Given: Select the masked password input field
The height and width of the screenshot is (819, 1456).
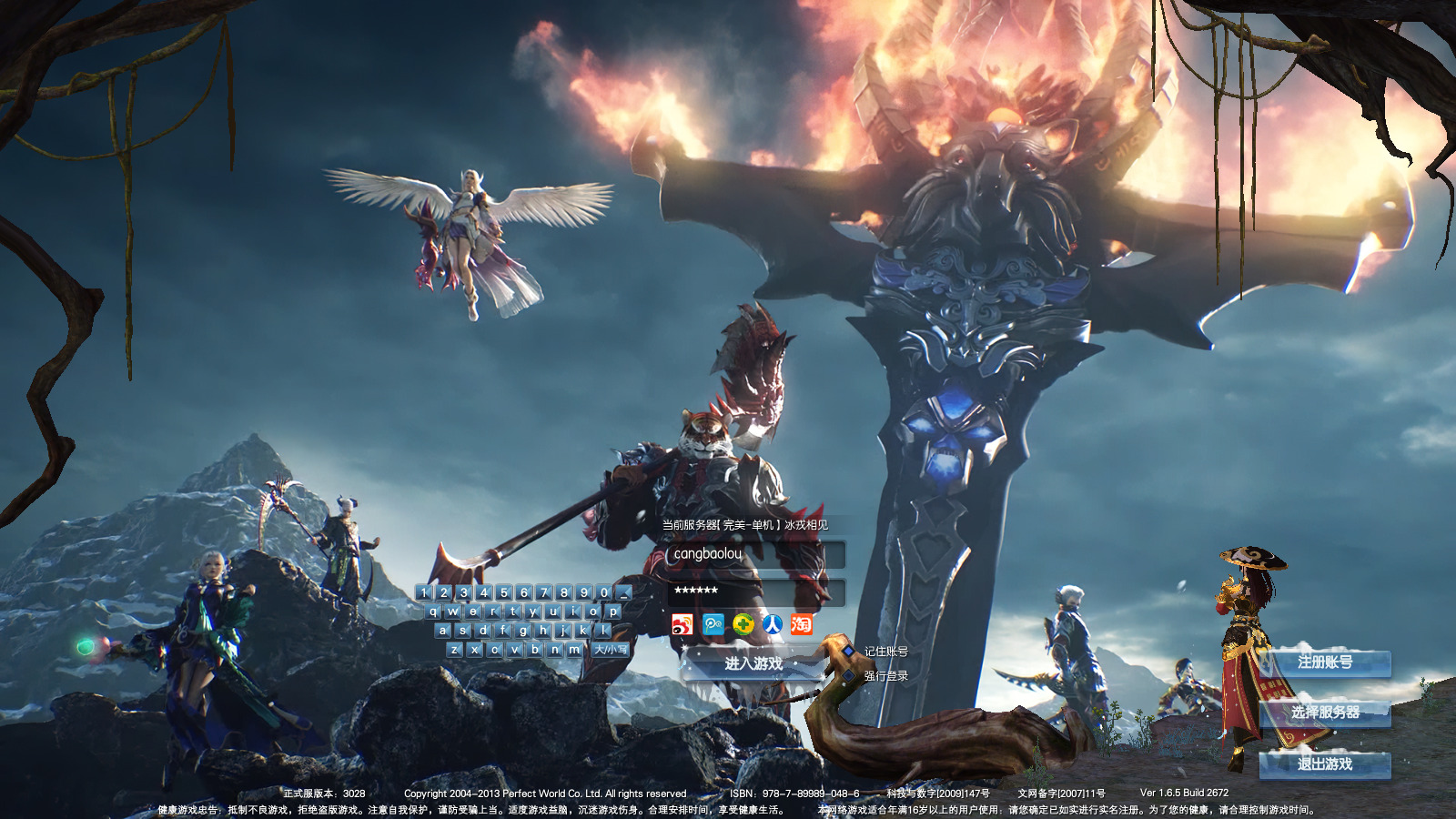Looking at the screenshot, I should tap(755, 591).
